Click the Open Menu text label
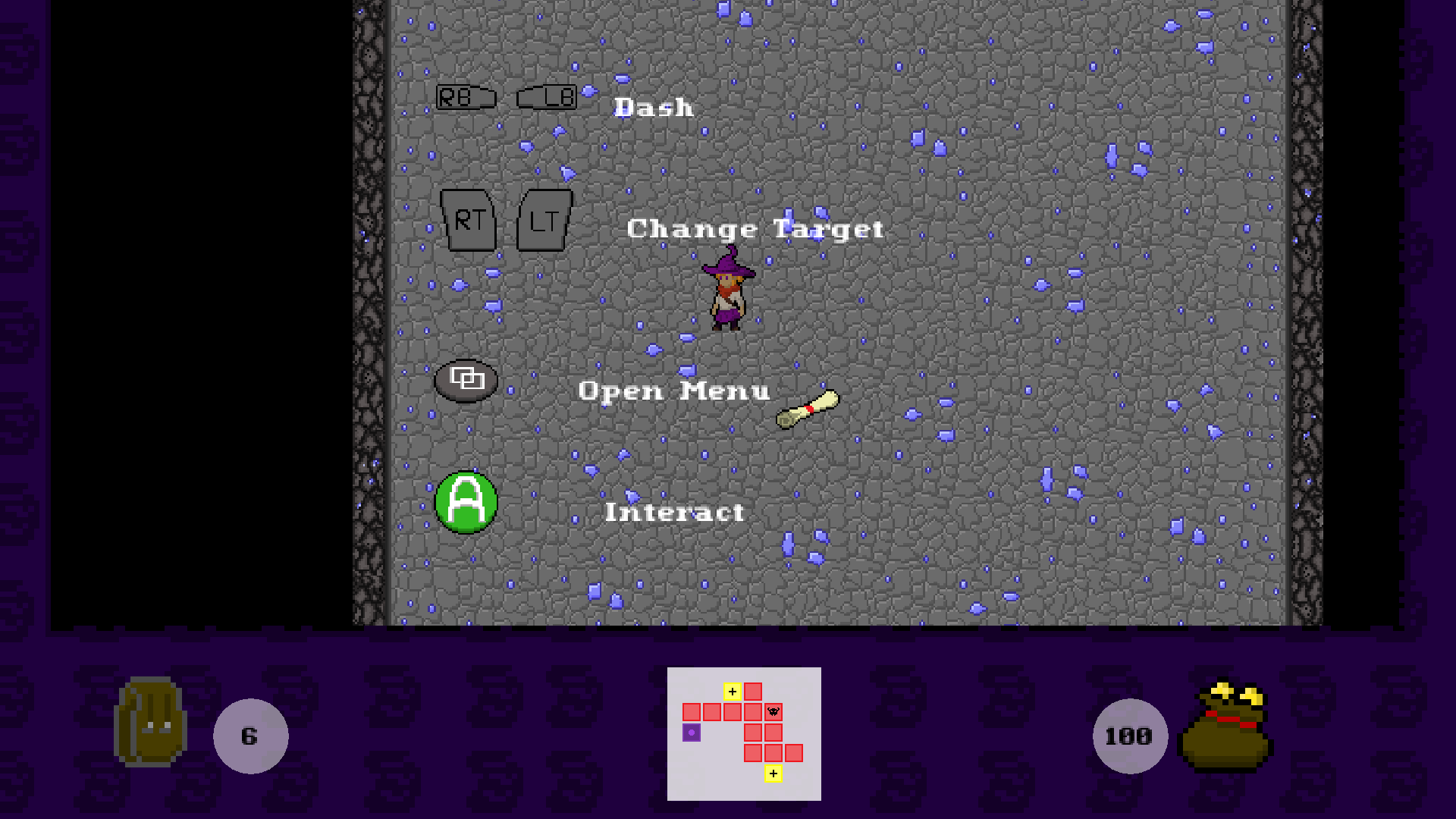The height and width of the screenshot is (819, 1456). (x=673, y=391)
